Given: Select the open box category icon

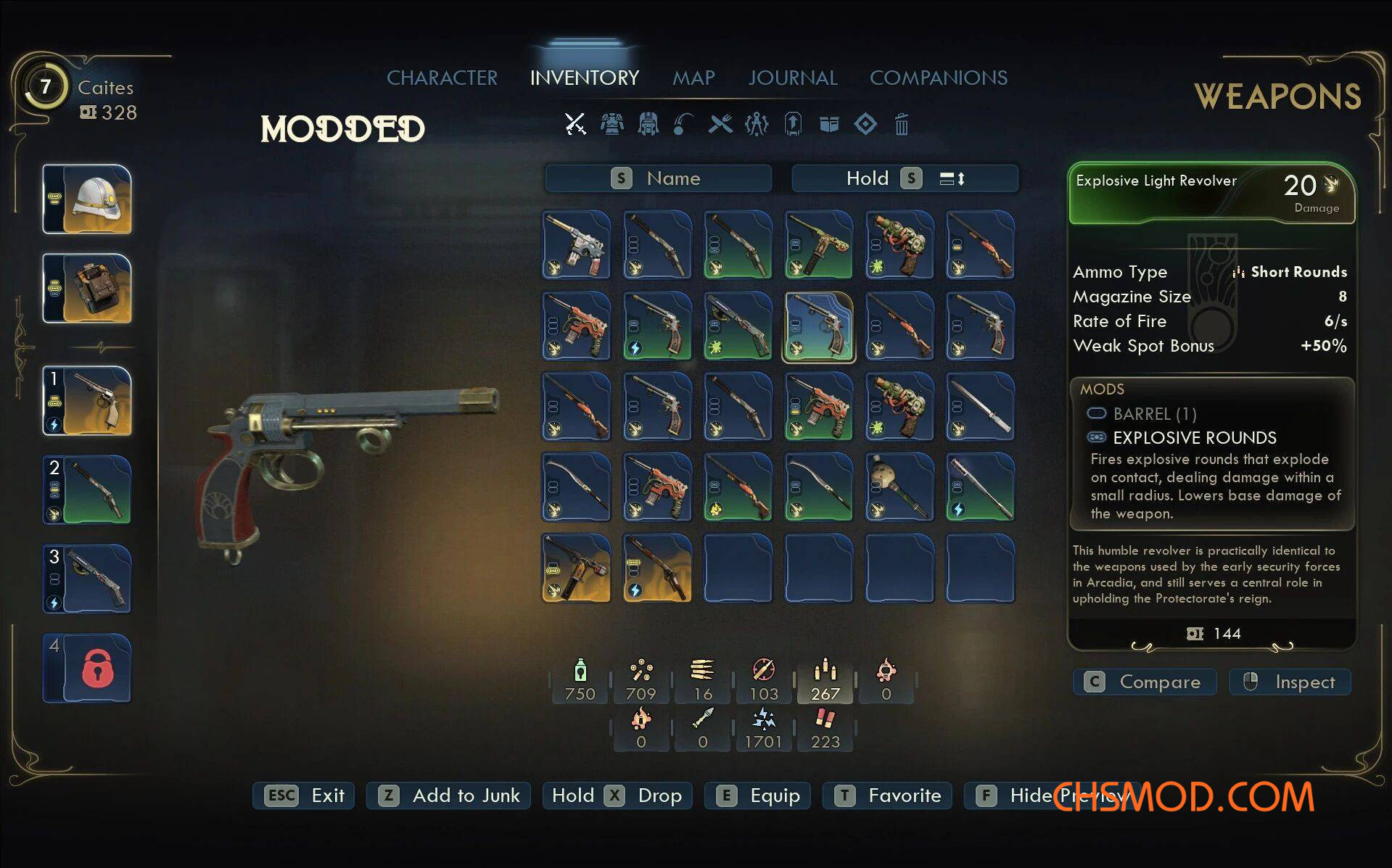Looking at the screenshot, I should [829, 124].
